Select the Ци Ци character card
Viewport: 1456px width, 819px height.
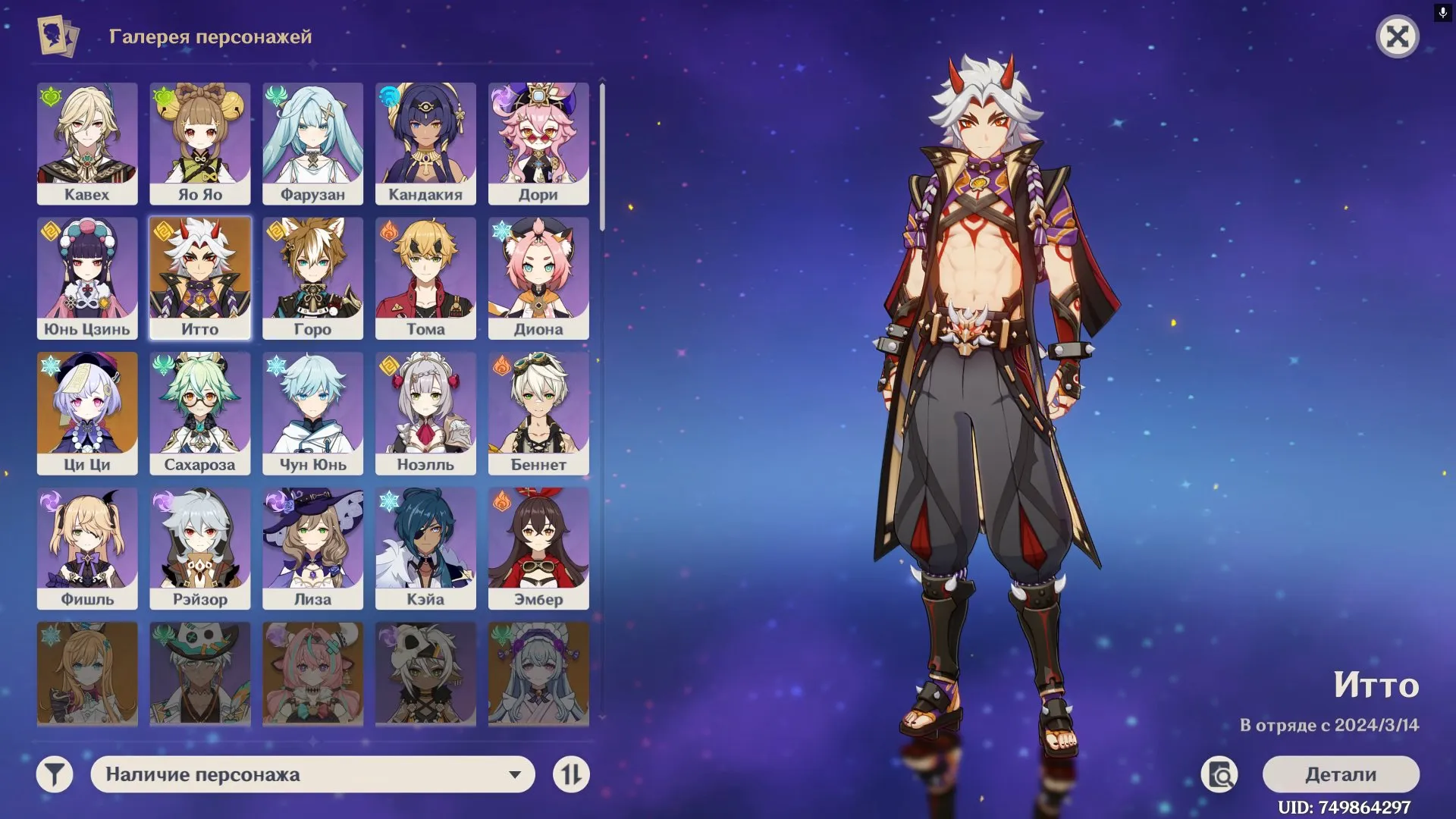(x=86, y=413)
